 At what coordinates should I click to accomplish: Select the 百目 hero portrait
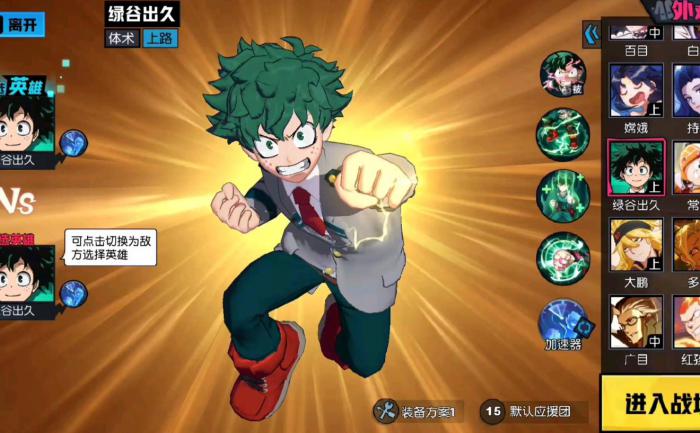pyautogui.click(x=635, y=28)
